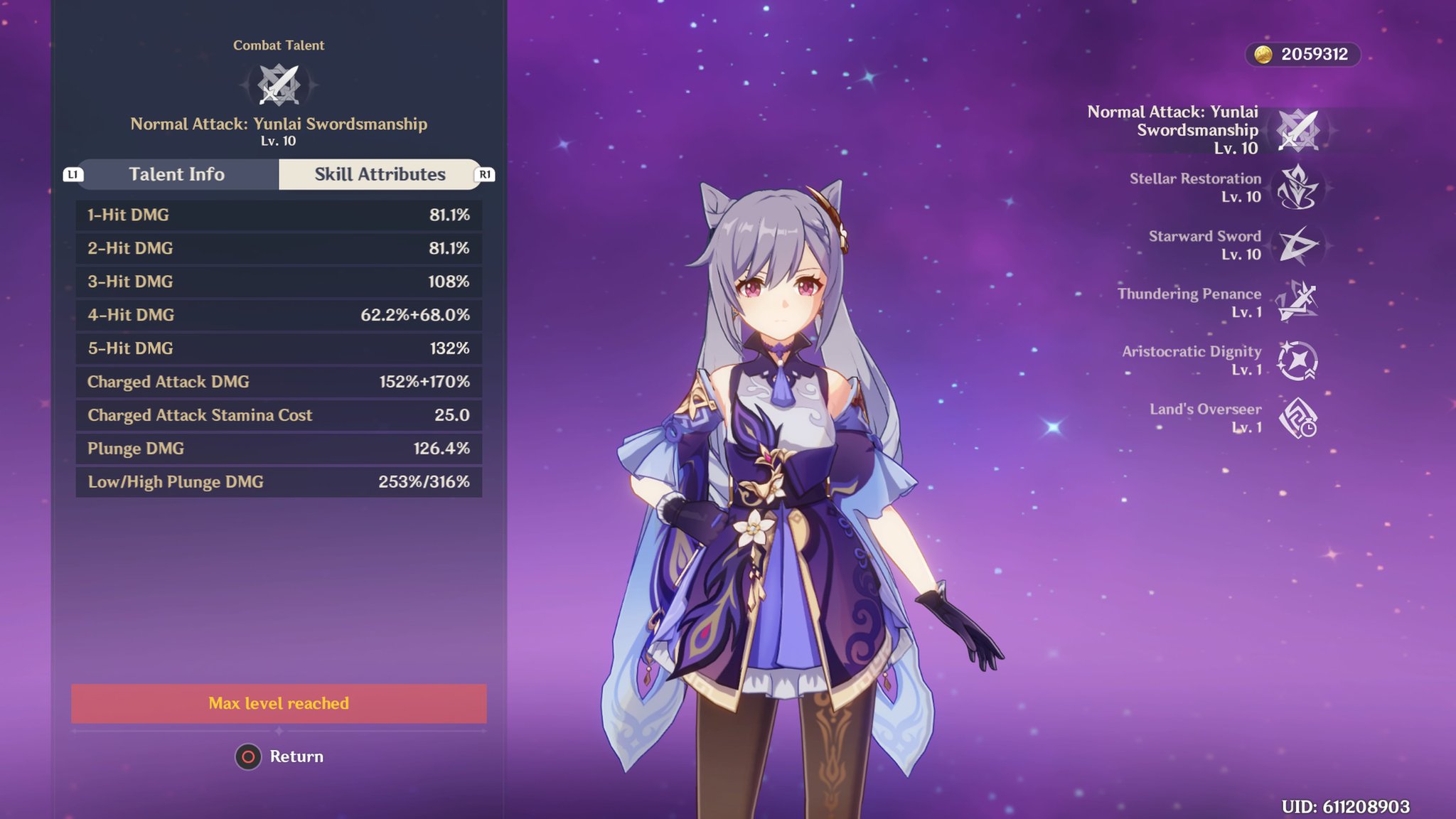
Task: Click the Max level reached bar
Action: click(279, 703)
